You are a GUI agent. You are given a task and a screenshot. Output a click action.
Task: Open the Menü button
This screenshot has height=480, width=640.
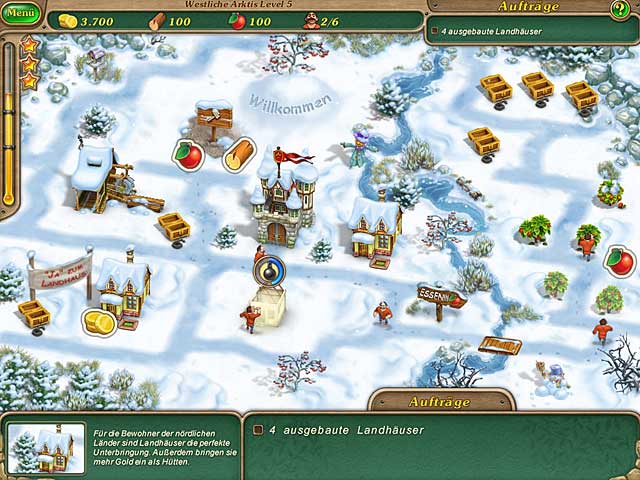21,15
